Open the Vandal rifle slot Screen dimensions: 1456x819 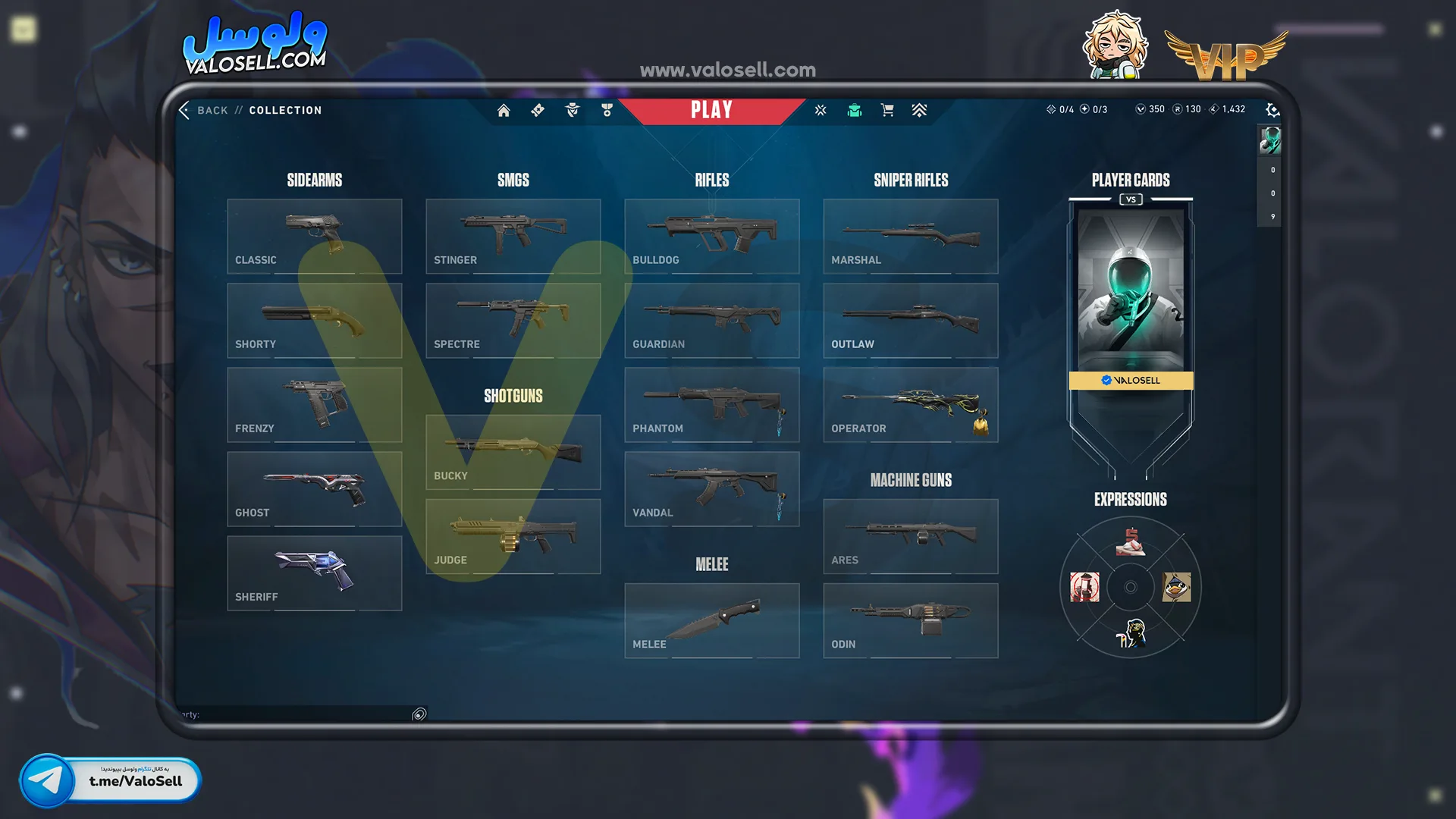click(x=711, y=488)
